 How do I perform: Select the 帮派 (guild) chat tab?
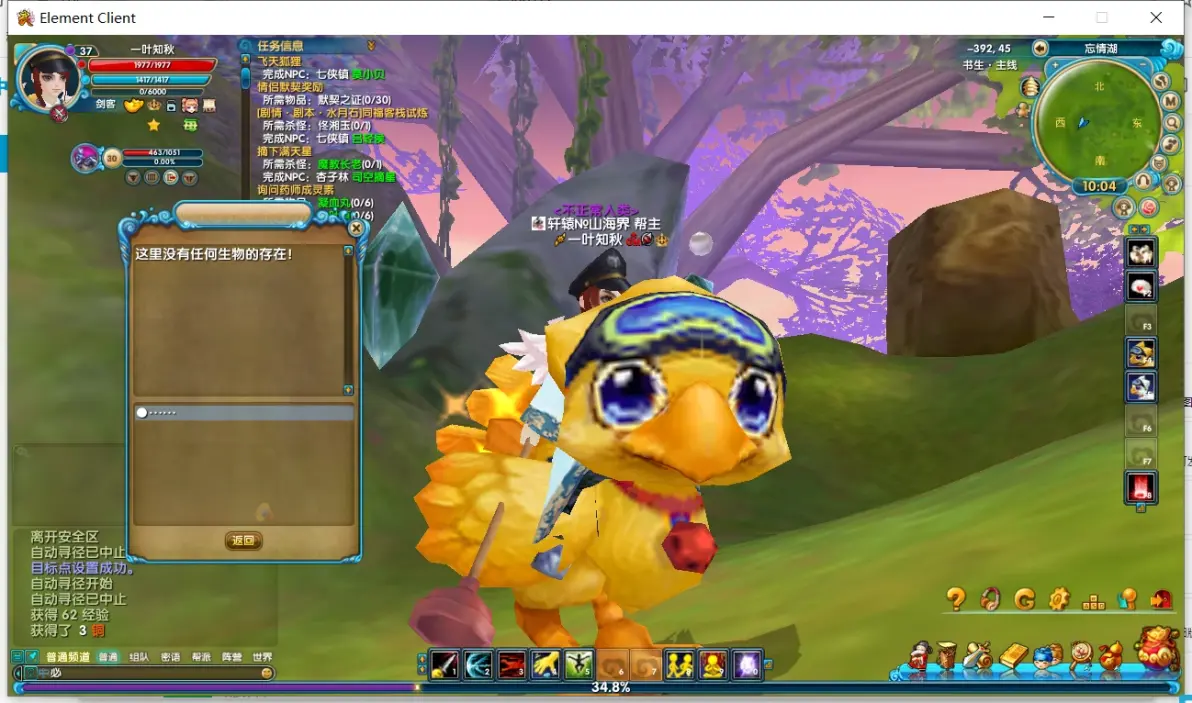(201, 657)
